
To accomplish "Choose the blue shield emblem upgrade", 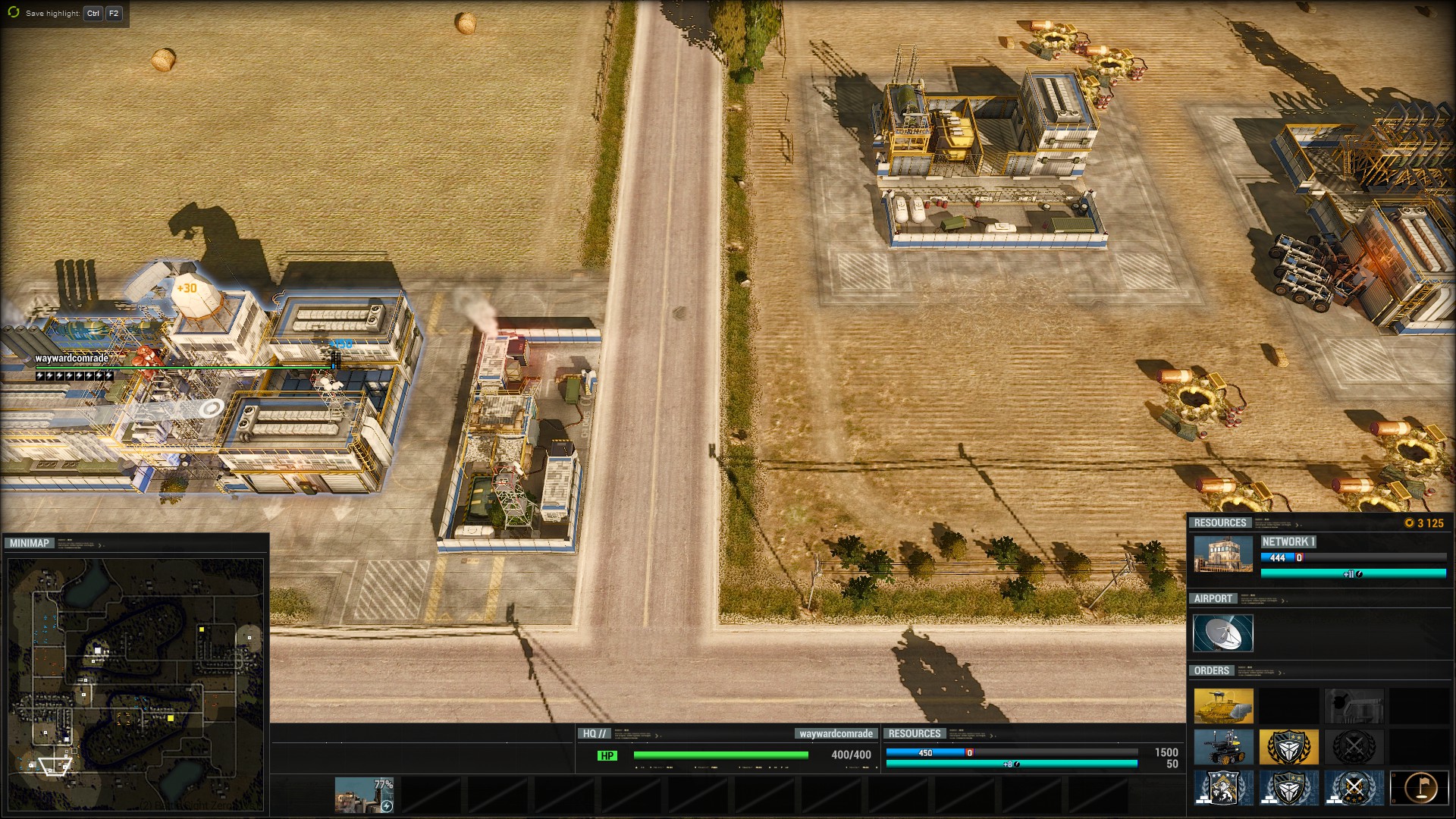I will point(1288,789).
